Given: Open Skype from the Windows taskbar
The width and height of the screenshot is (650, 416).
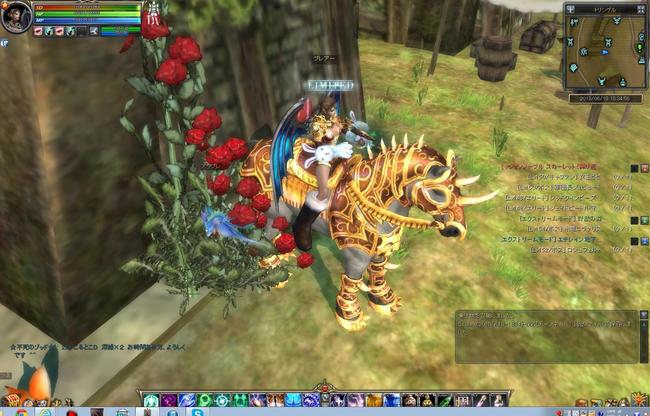Looking at the screenshot, I should click(199, 411).
